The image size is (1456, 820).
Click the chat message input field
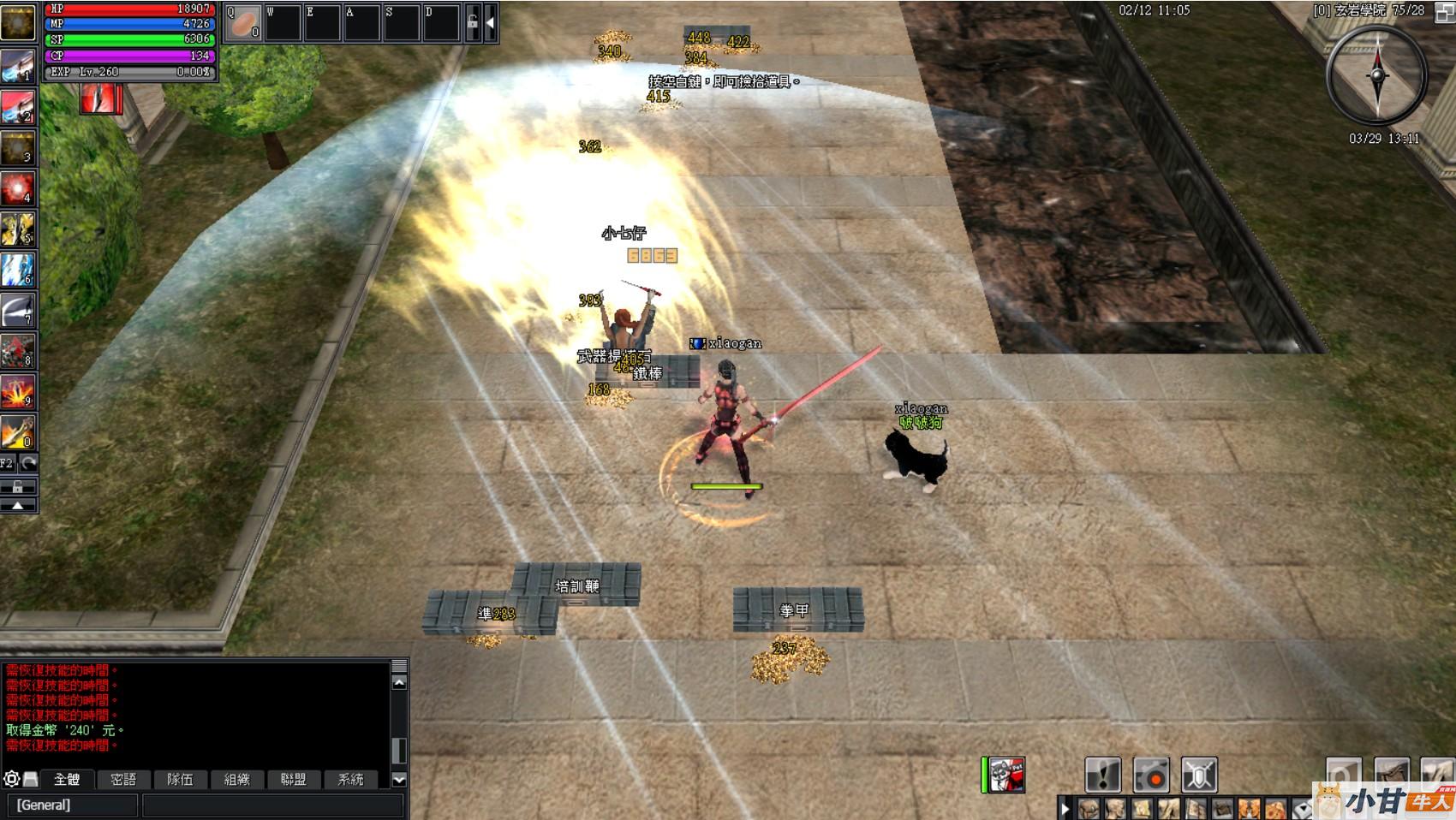pyautogui.click(x=272, y=805)
